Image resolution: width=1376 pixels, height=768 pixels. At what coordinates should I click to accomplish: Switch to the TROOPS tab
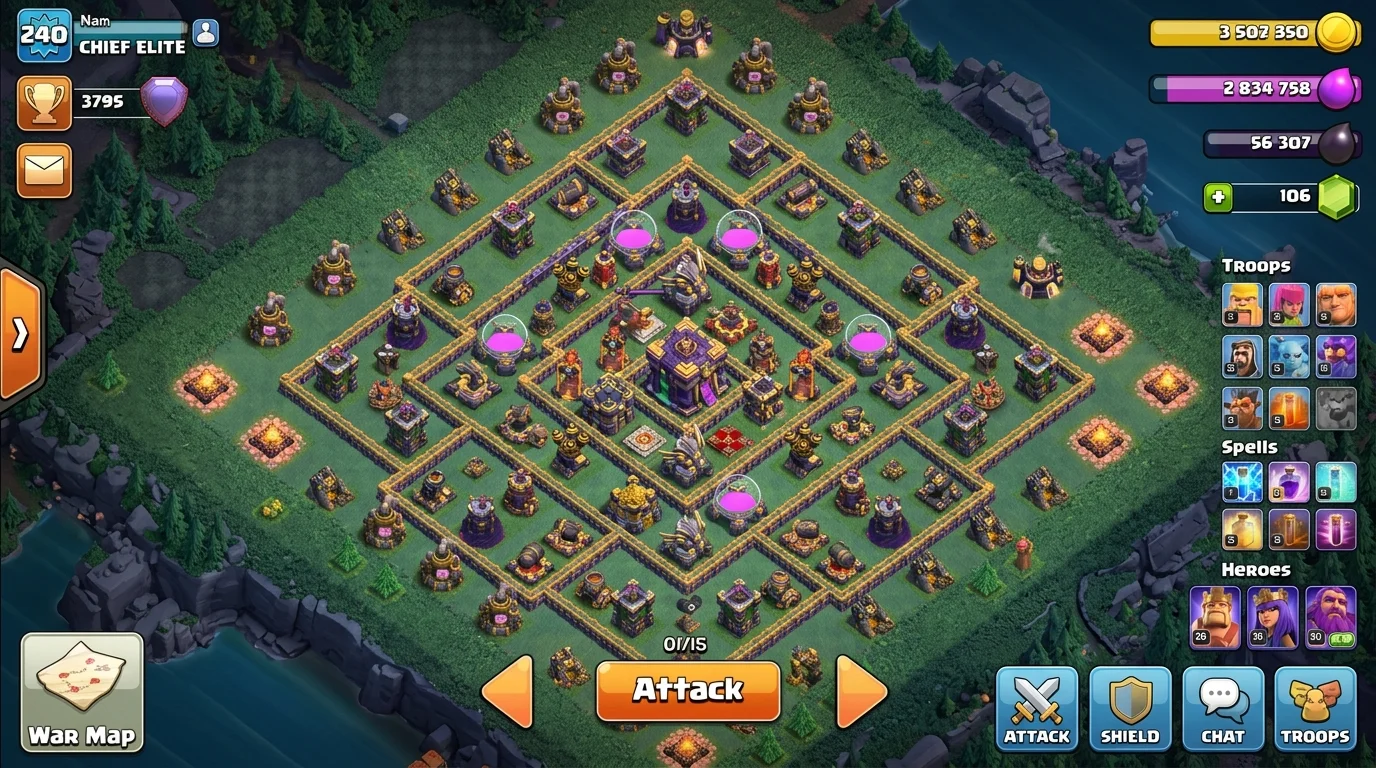point(1316,708)
